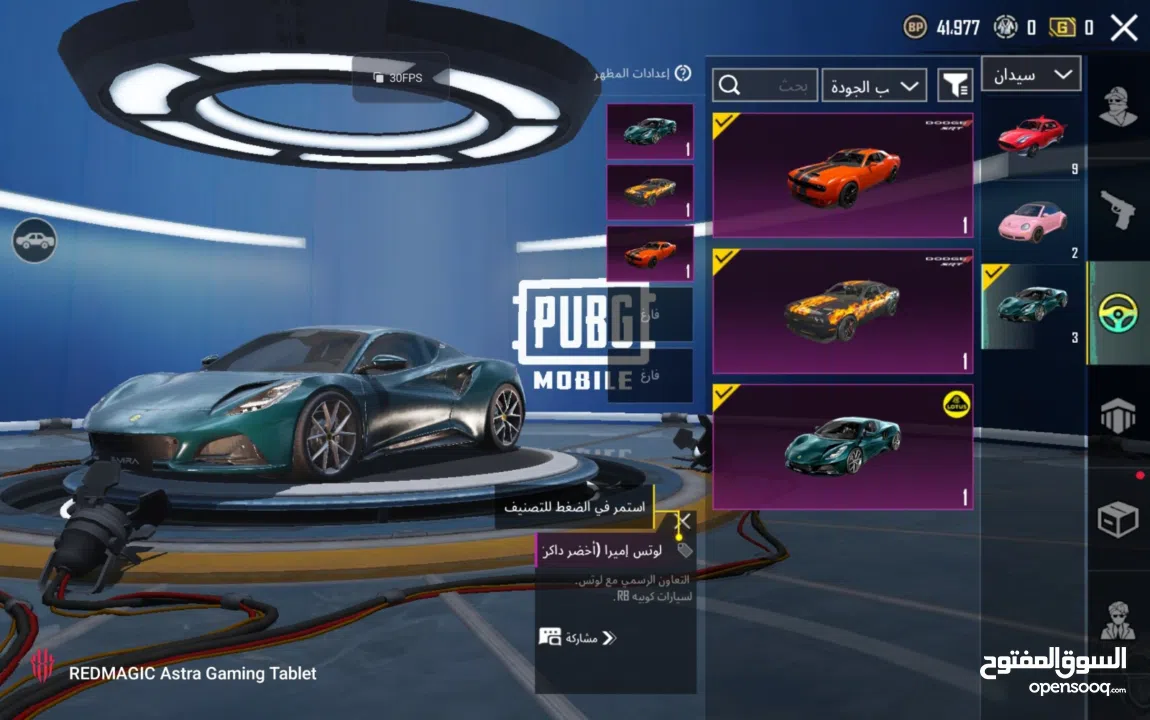Open the sedan vehicle type dropdown
This screenshot has width=1150, height=720.
coord(1031,74)
